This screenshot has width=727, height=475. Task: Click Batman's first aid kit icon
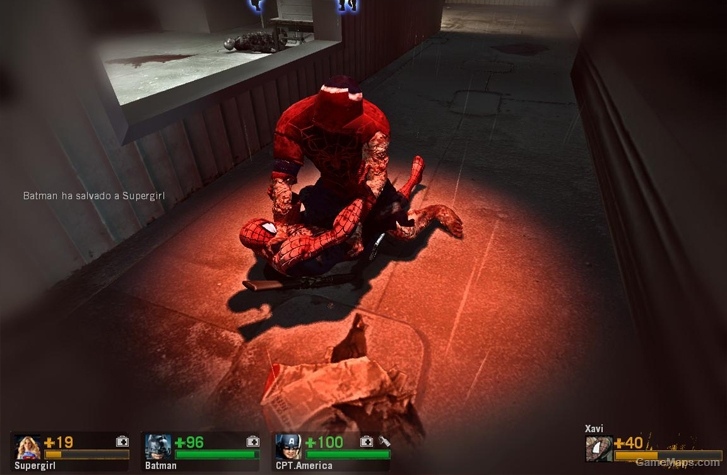click(253, 441)
